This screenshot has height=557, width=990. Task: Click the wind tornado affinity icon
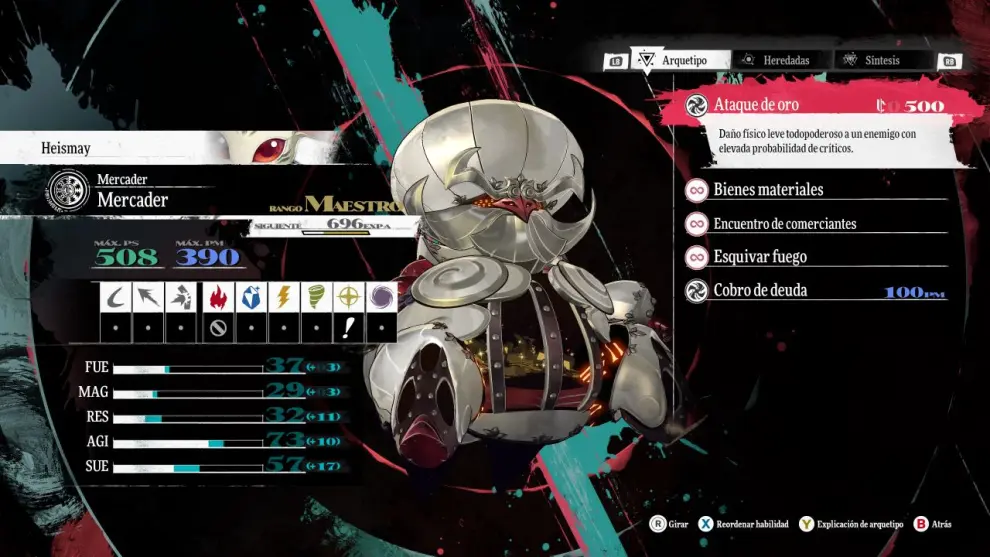pos(316,297)
